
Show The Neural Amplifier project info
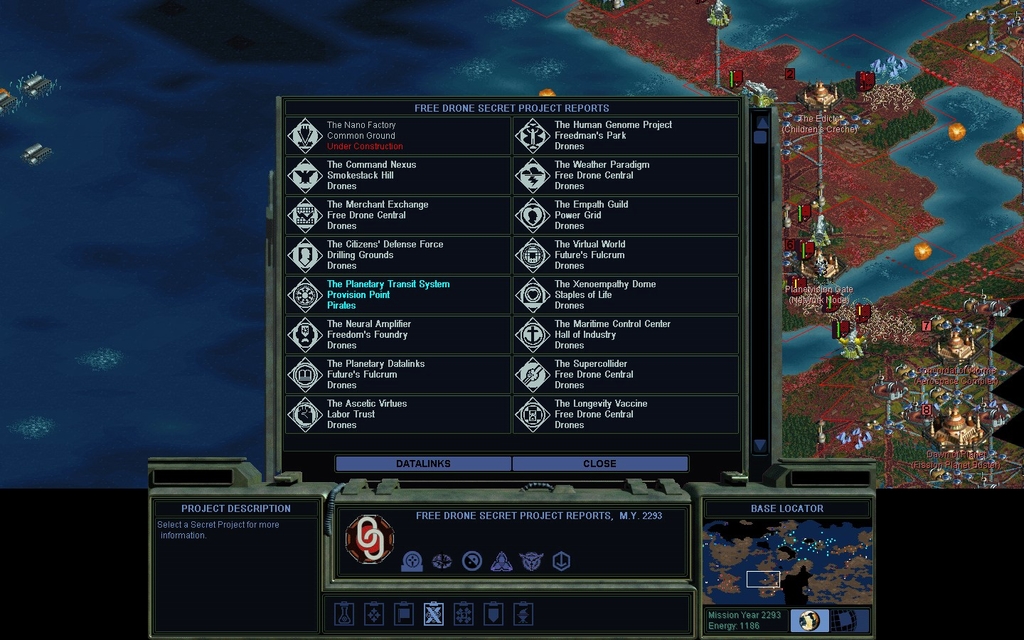pyautogui.click(x=398, y=335)
